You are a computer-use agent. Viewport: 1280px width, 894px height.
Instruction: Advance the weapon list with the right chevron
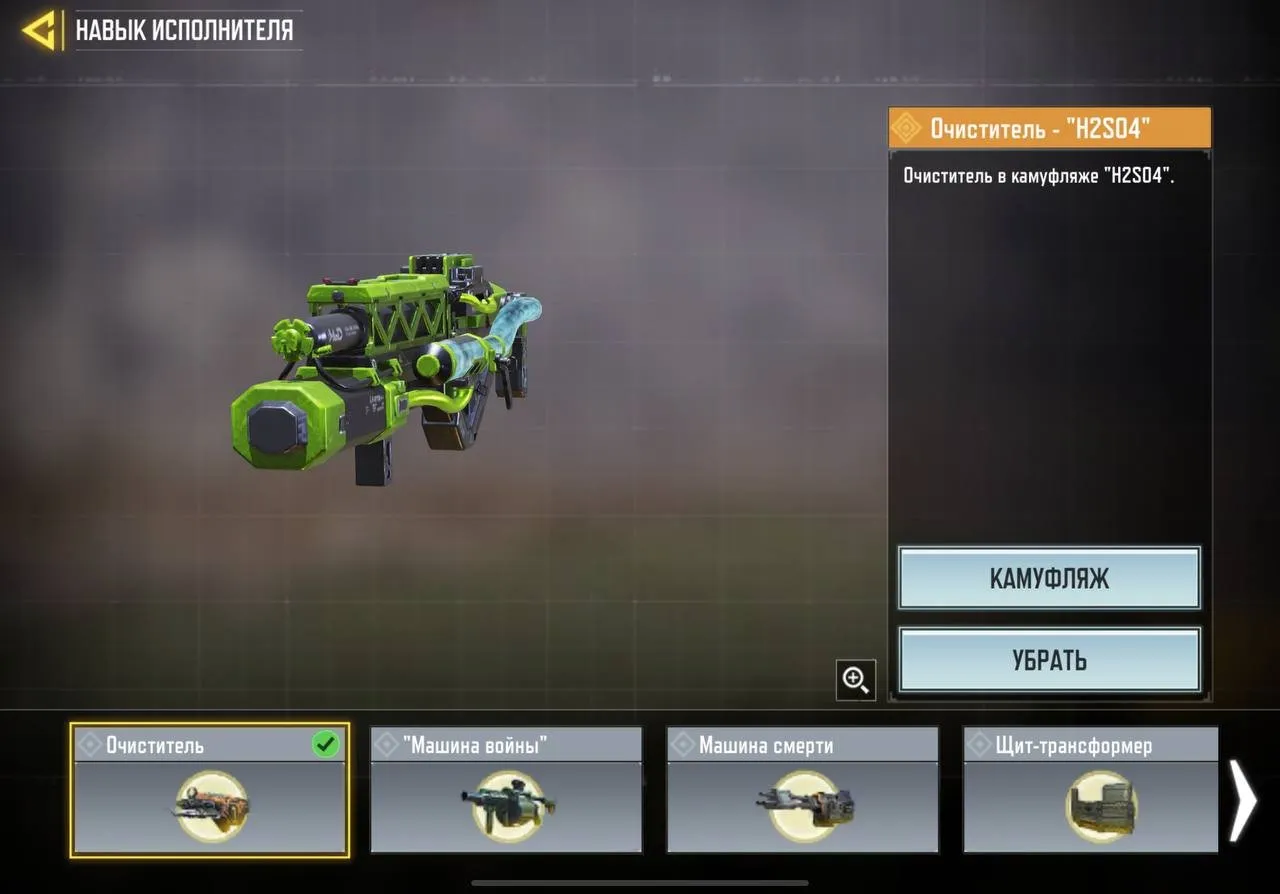click(x=1243, y=800)
